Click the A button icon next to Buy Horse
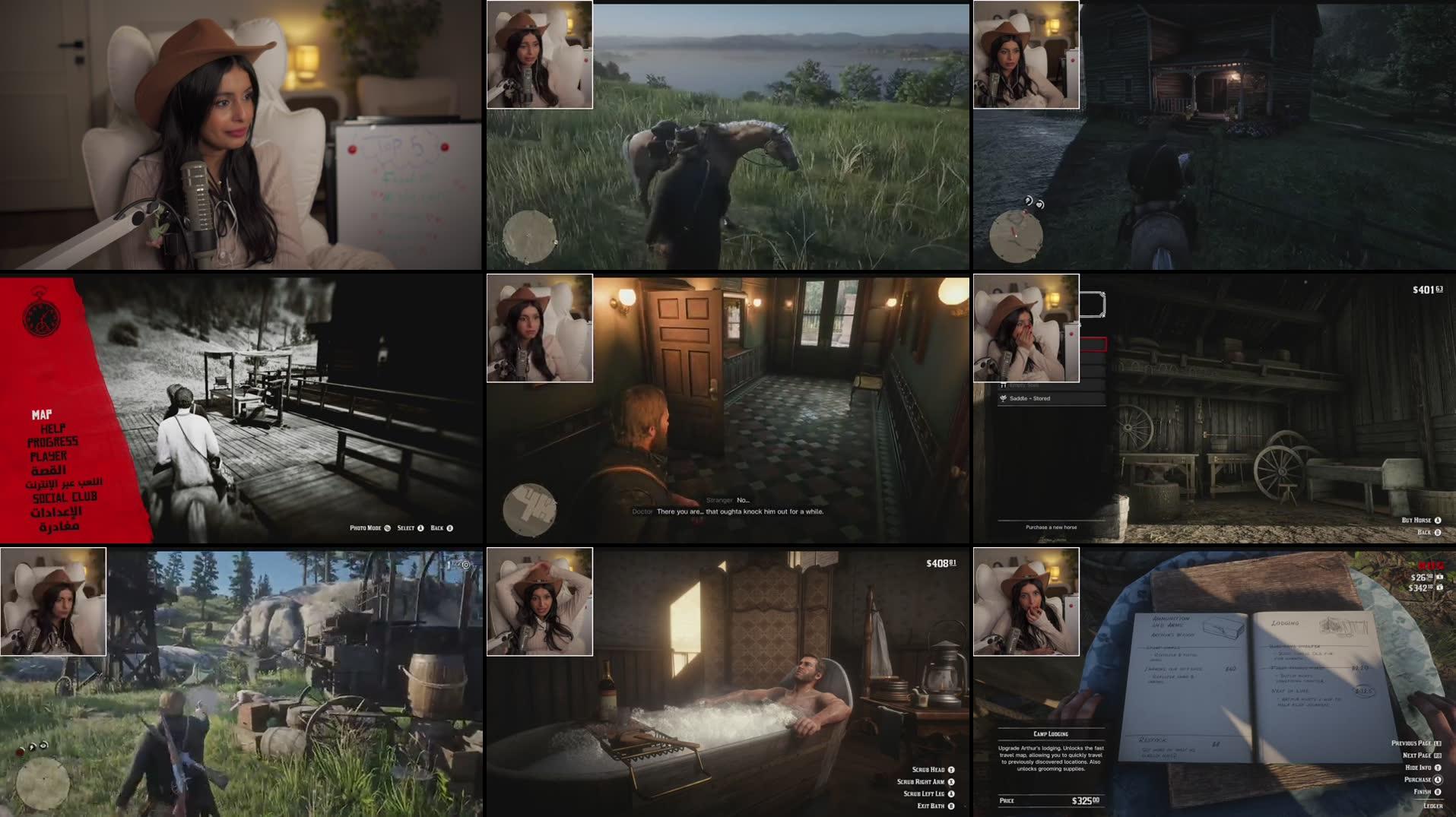Screen dimensions: 1456x817 tap(1438, 521)
